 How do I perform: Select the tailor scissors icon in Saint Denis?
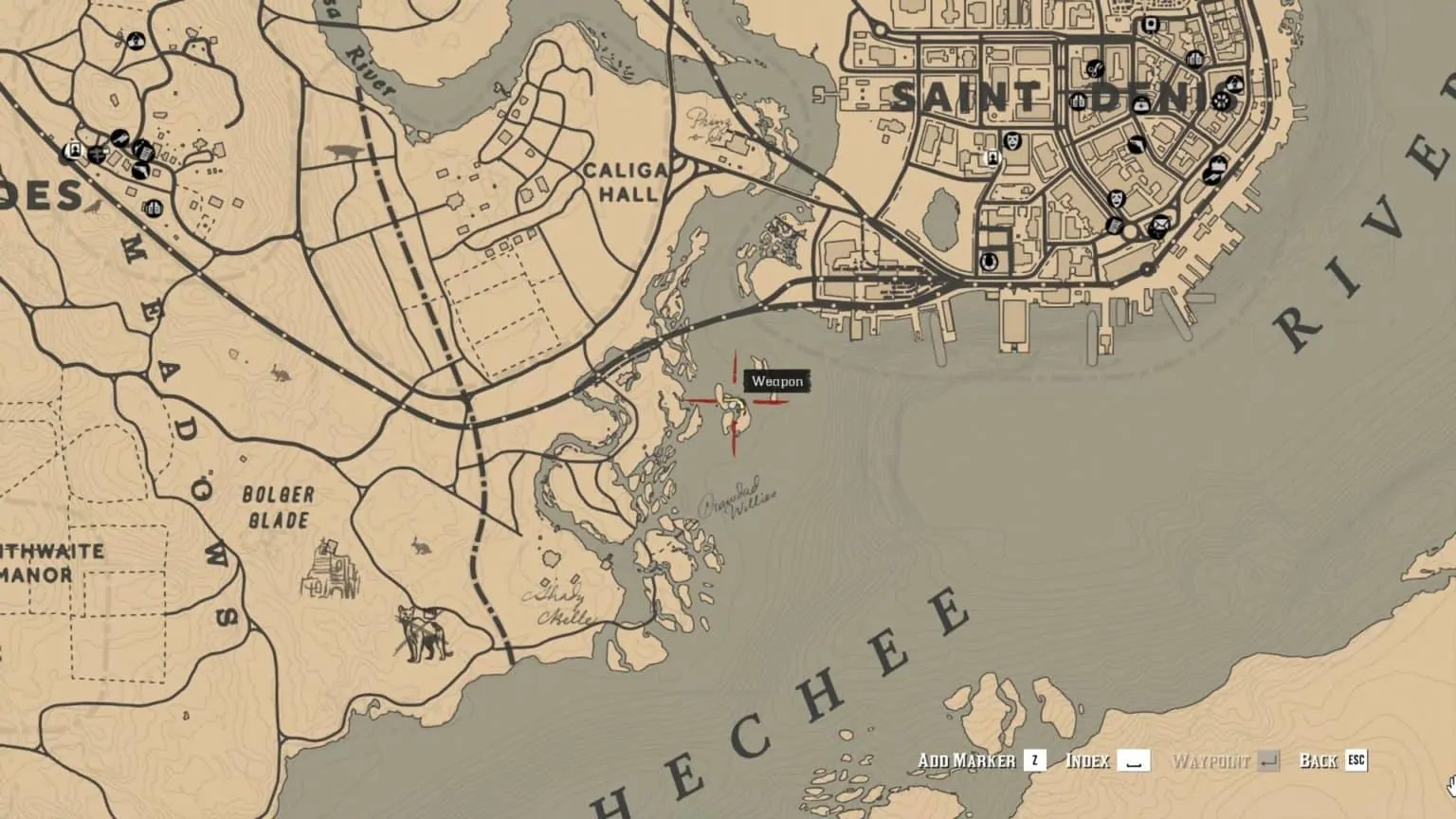coord(1096,69)
